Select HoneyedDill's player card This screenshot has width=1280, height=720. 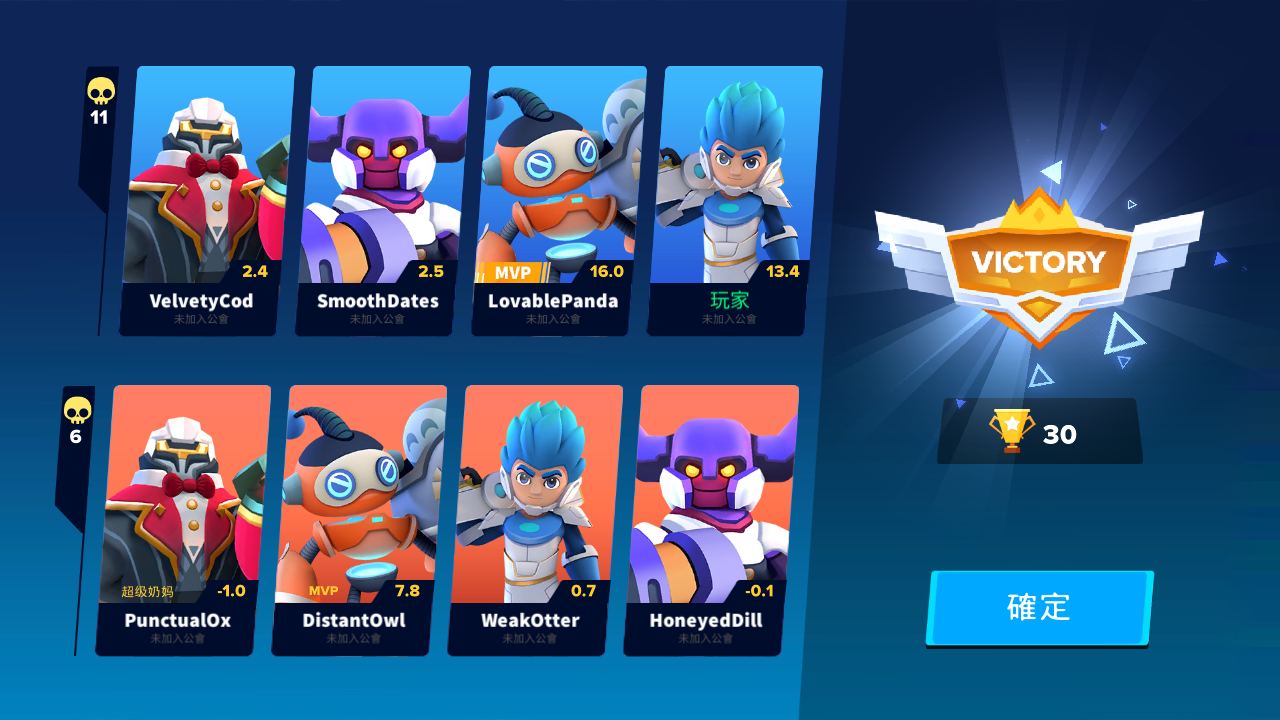[x=710, y=520]
